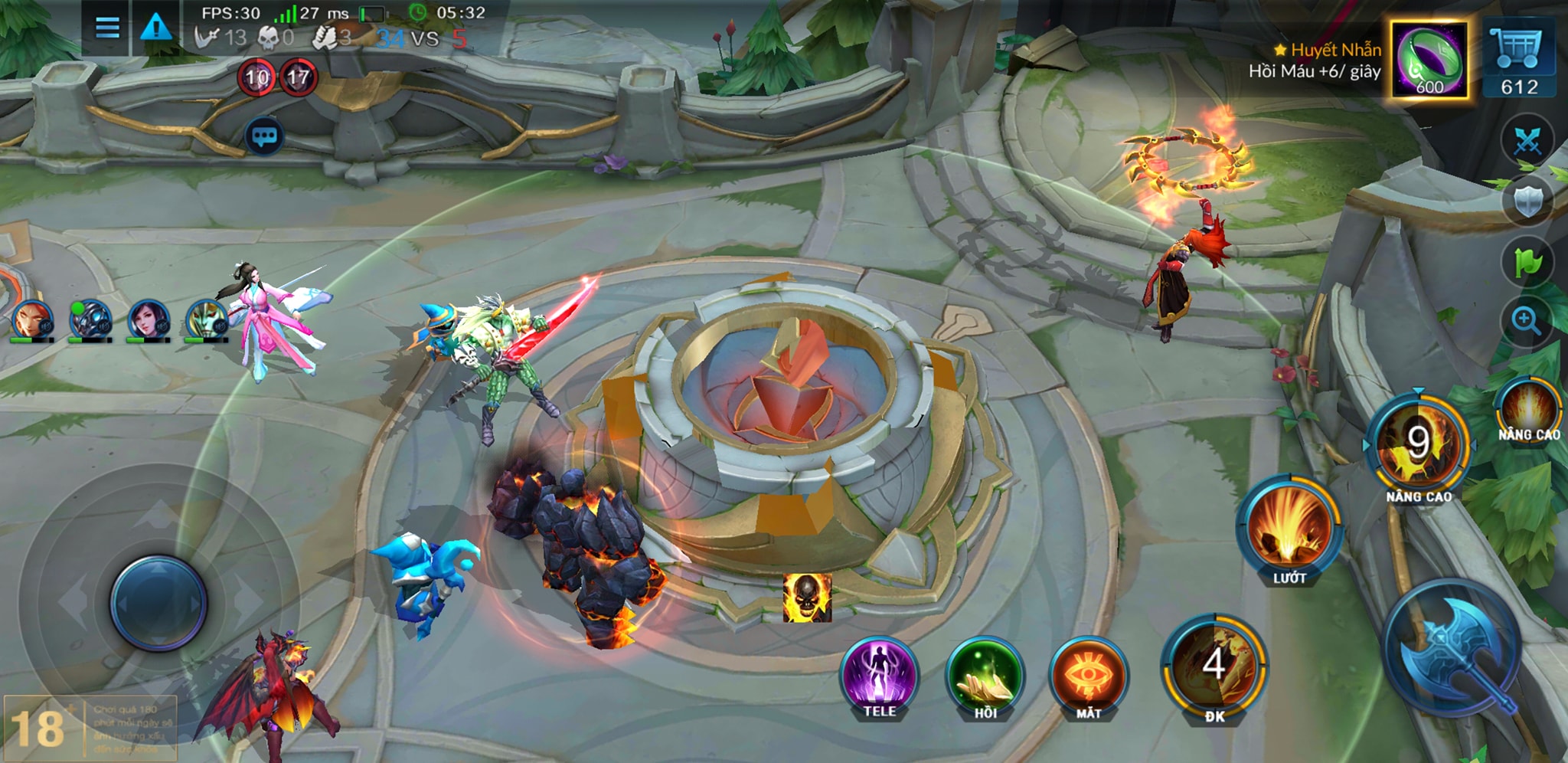Tap the skill showing cooldown number 9
Viewport: 1568px width, 763px height.
coord(1417,444)
